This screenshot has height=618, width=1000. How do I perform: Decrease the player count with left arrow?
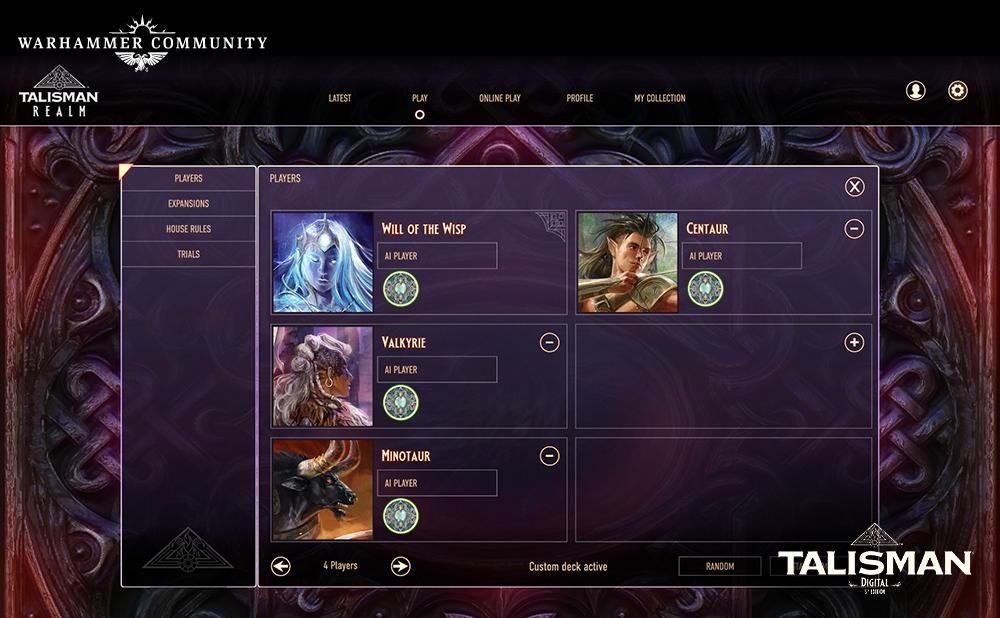coord(281,566)
